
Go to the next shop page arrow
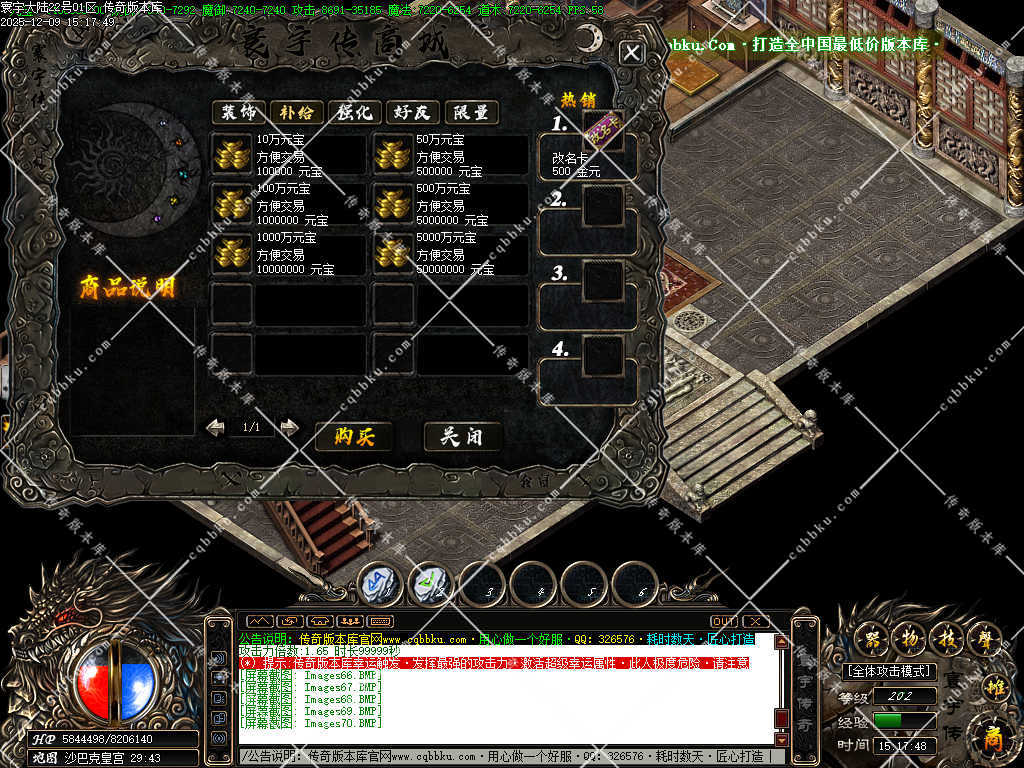coord(290,427)
